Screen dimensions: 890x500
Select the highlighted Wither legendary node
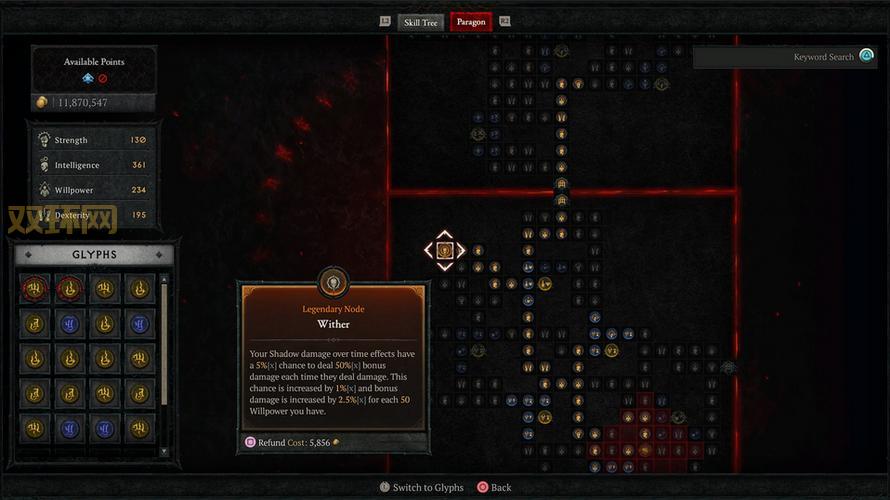pos(445,250)
